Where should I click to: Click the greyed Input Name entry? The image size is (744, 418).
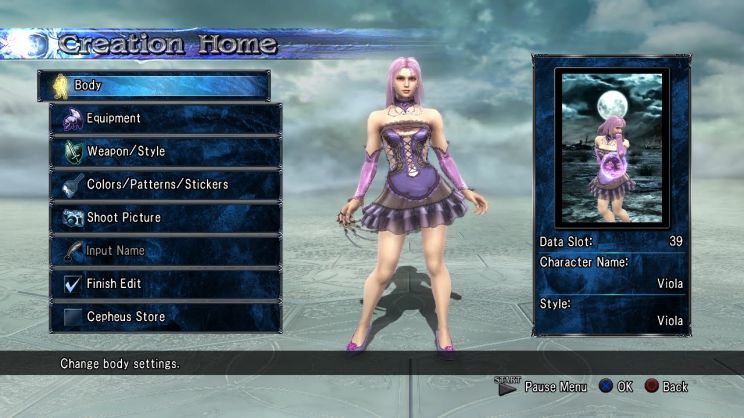point(165,251)
